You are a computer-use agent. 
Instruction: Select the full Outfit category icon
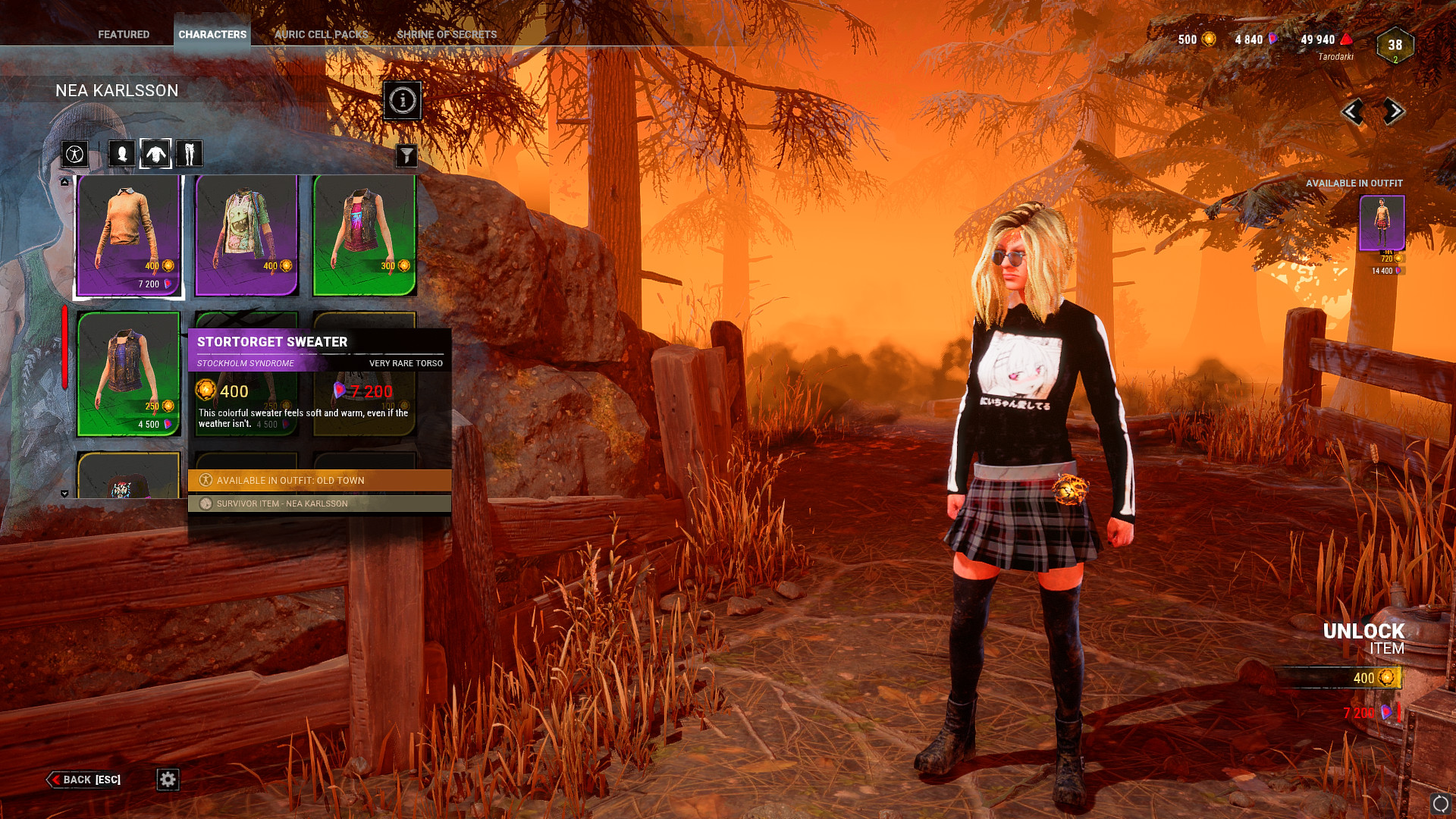[x=74, y=154]
